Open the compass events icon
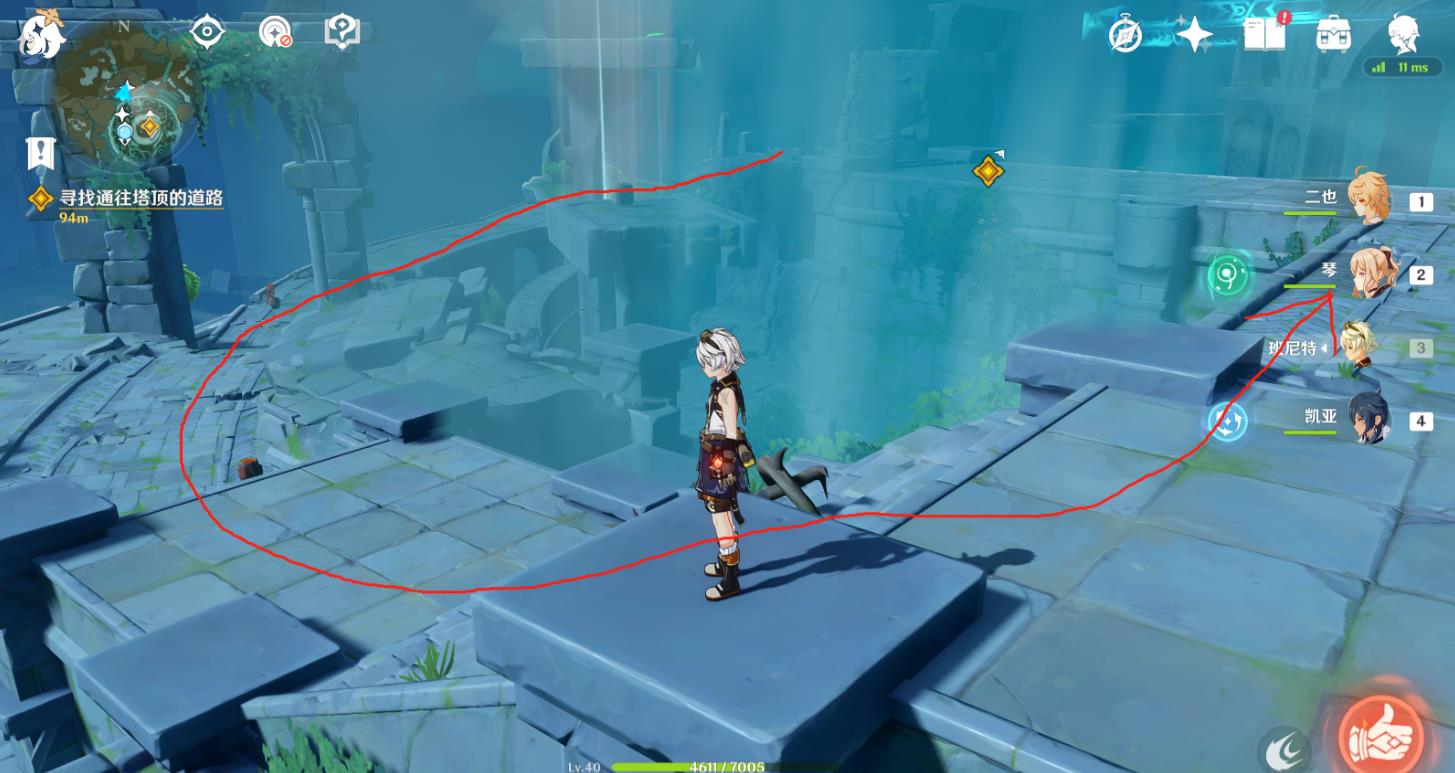The width and height of the screenshot is (1455, 773). (x=1126, y=37)
